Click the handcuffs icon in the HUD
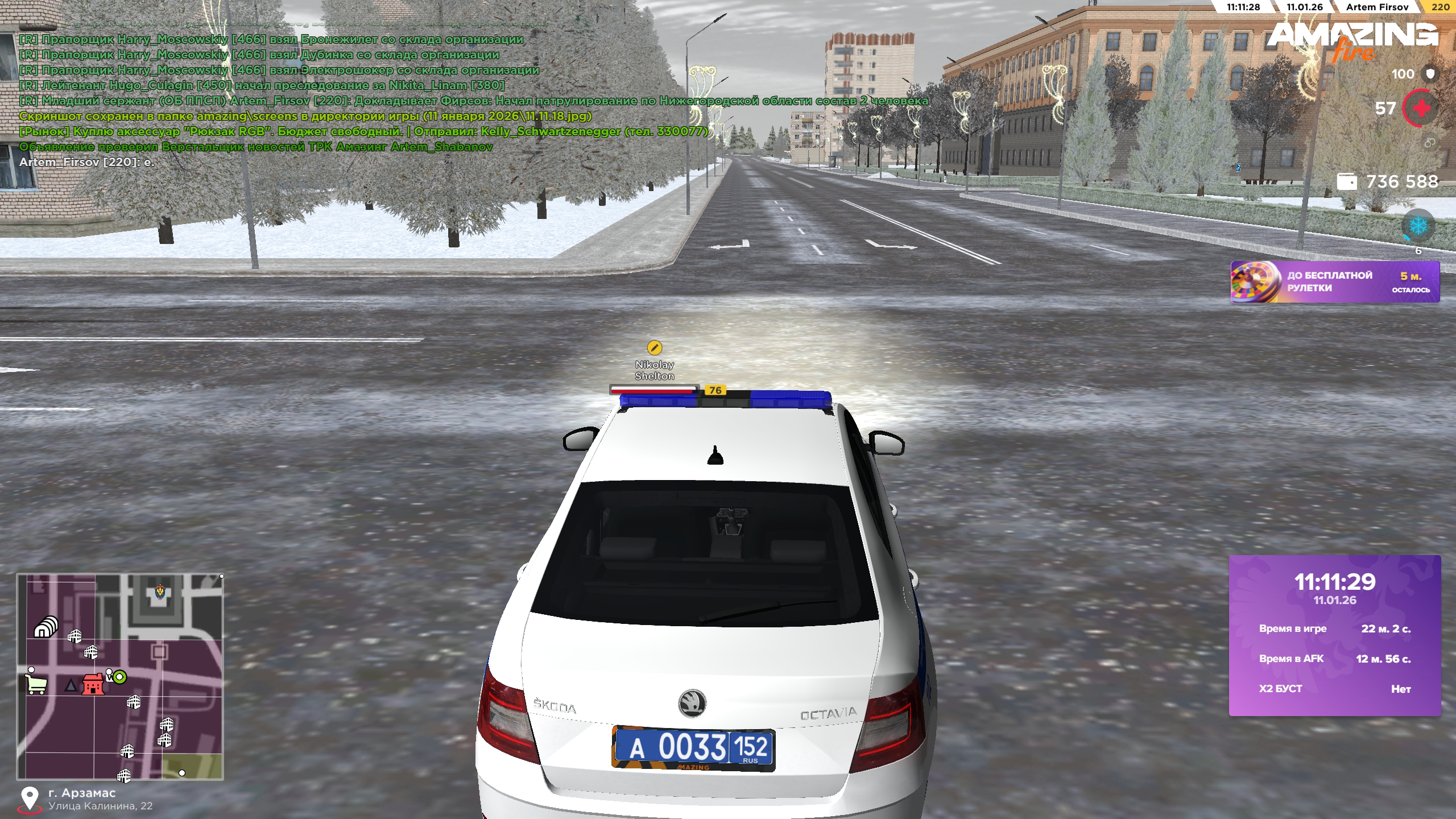 pyautogui.click(x=1430, y=143)
